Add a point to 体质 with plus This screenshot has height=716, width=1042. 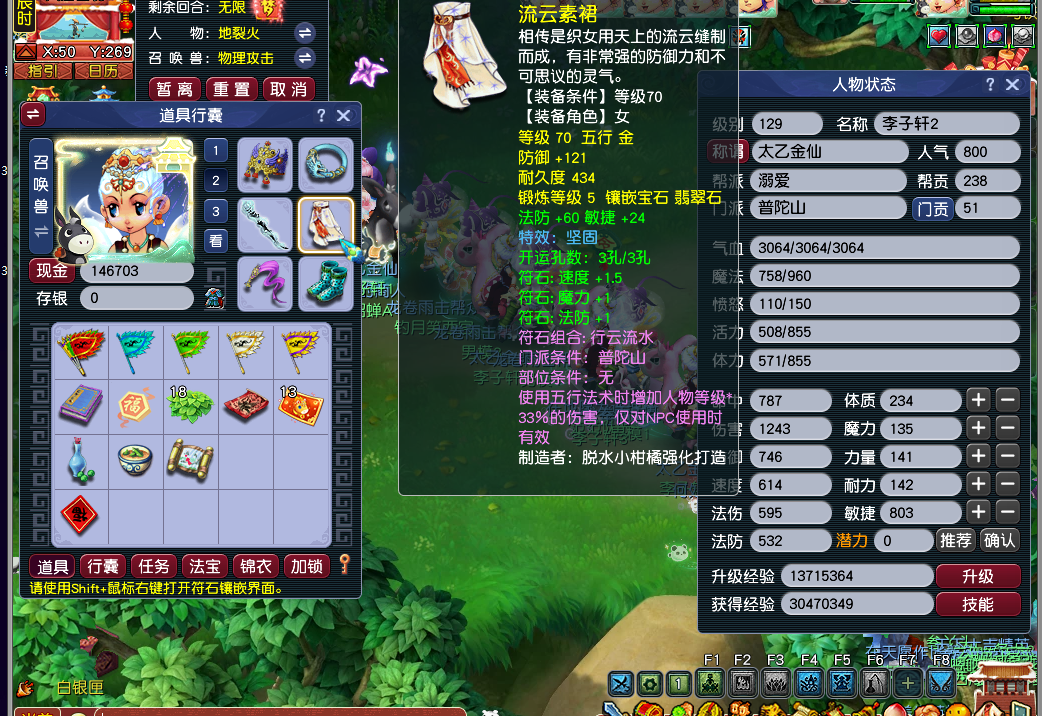click(x=978, y=400)
